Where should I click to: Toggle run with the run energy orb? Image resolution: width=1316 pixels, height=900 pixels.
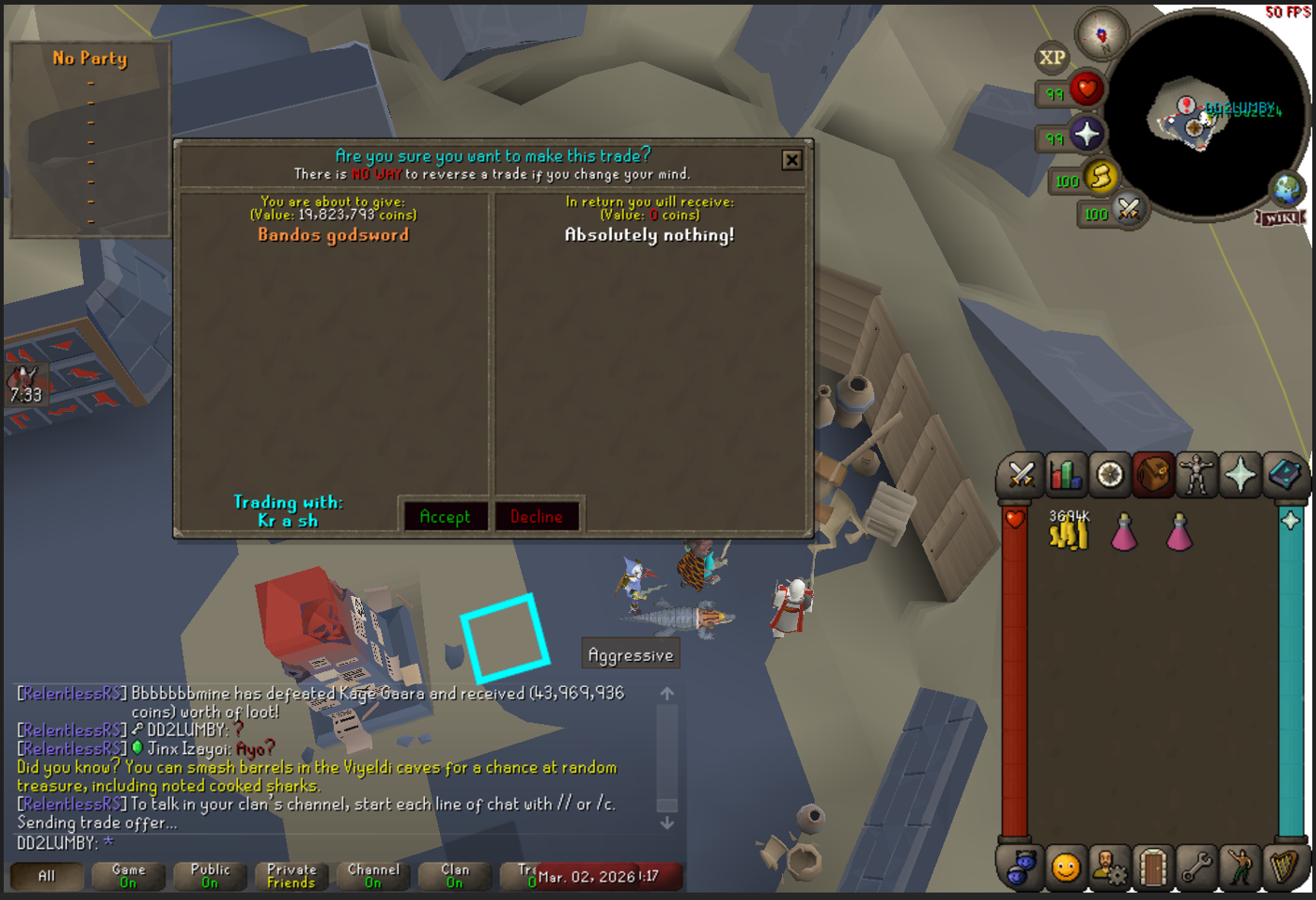[1101, 180]
